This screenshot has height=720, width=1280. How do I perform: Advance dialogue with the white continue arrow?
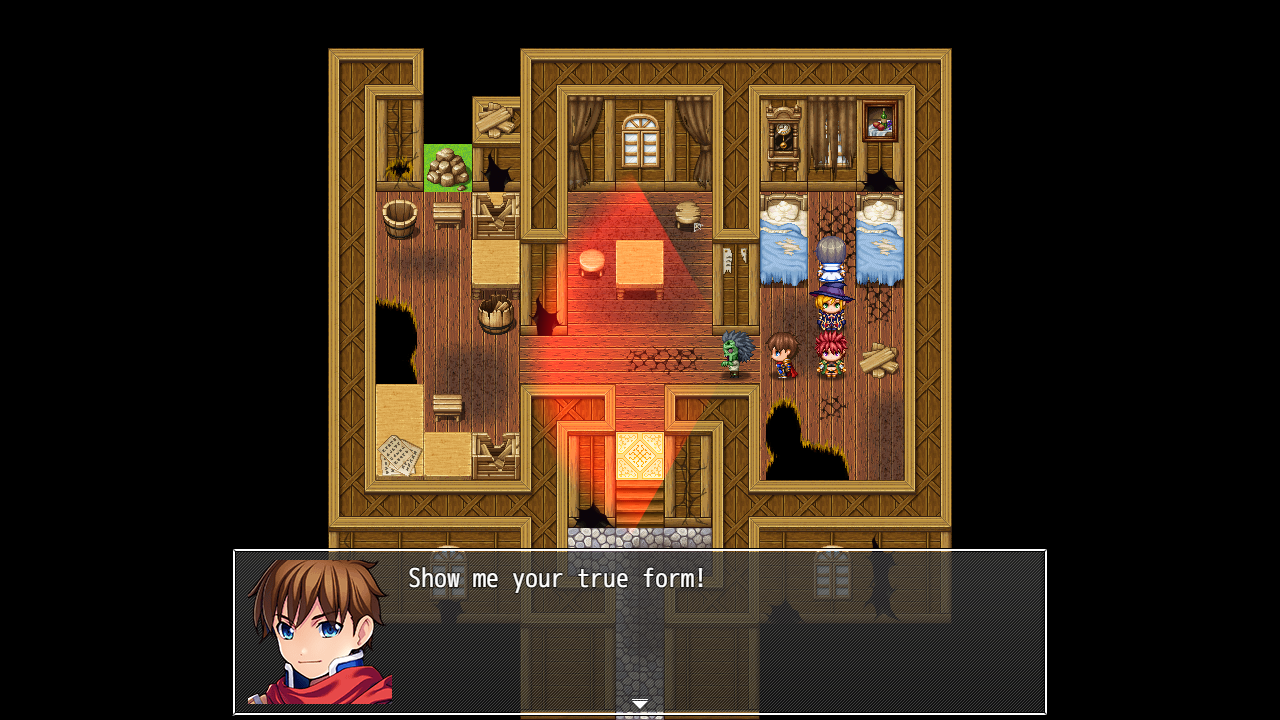point(640,704)
